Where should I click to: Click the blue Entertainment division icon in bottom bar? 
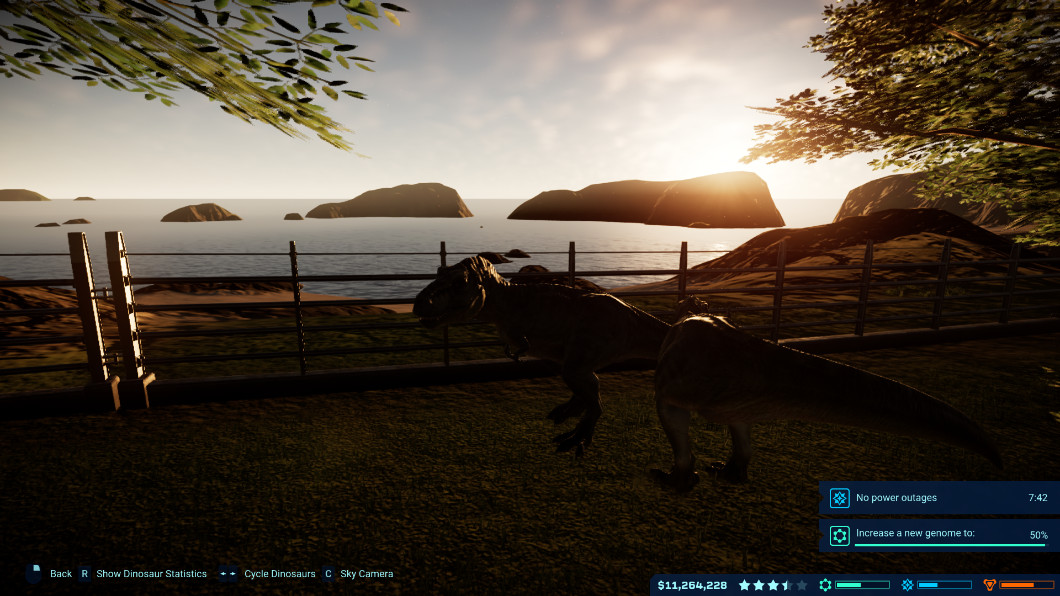(x=907, y=585)
